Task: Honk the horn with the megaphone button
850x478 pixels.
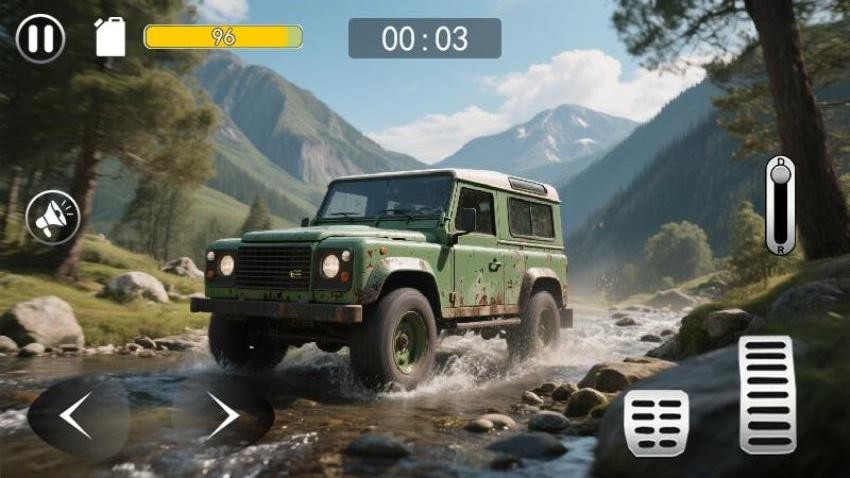Action: (53, 217)
